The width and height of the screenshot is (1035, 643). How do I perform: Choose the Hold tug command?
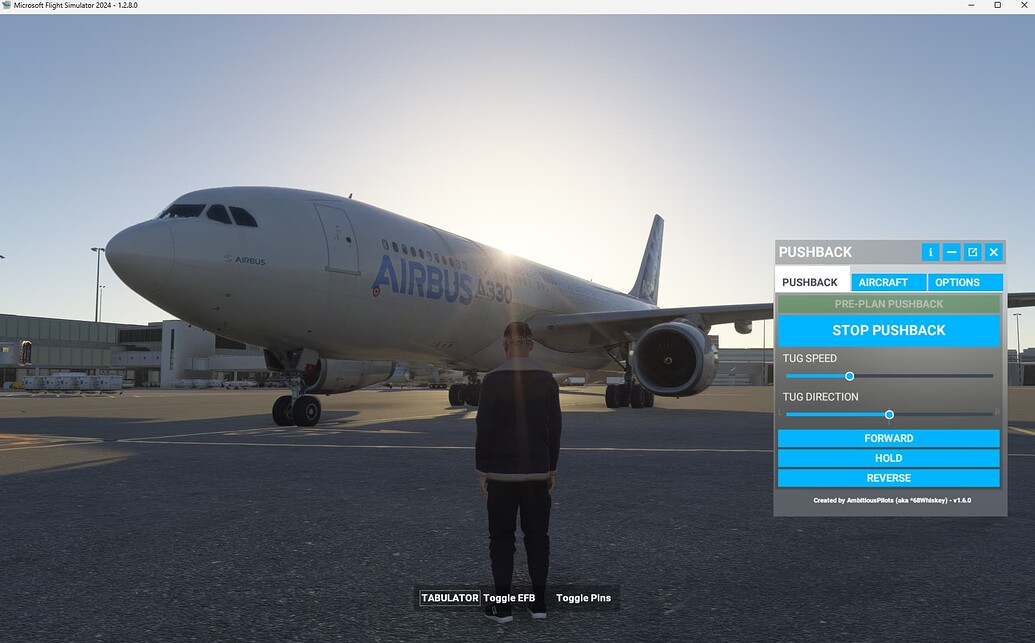pos(888,458)
